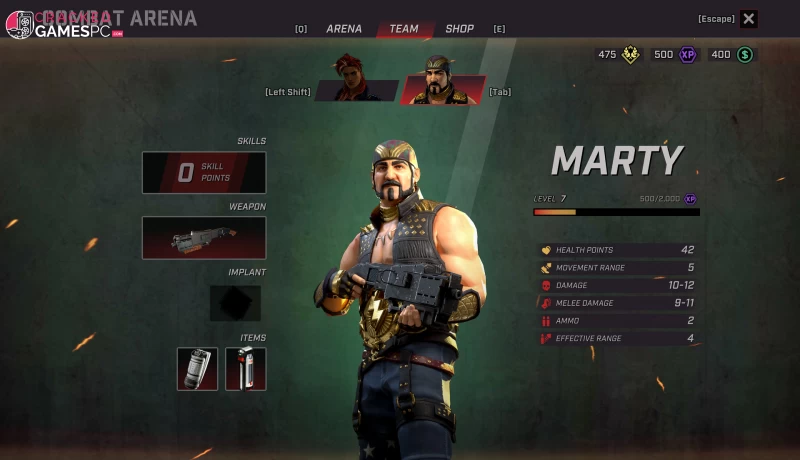
Task: Select the Team tab
Action: pos(404,29)
